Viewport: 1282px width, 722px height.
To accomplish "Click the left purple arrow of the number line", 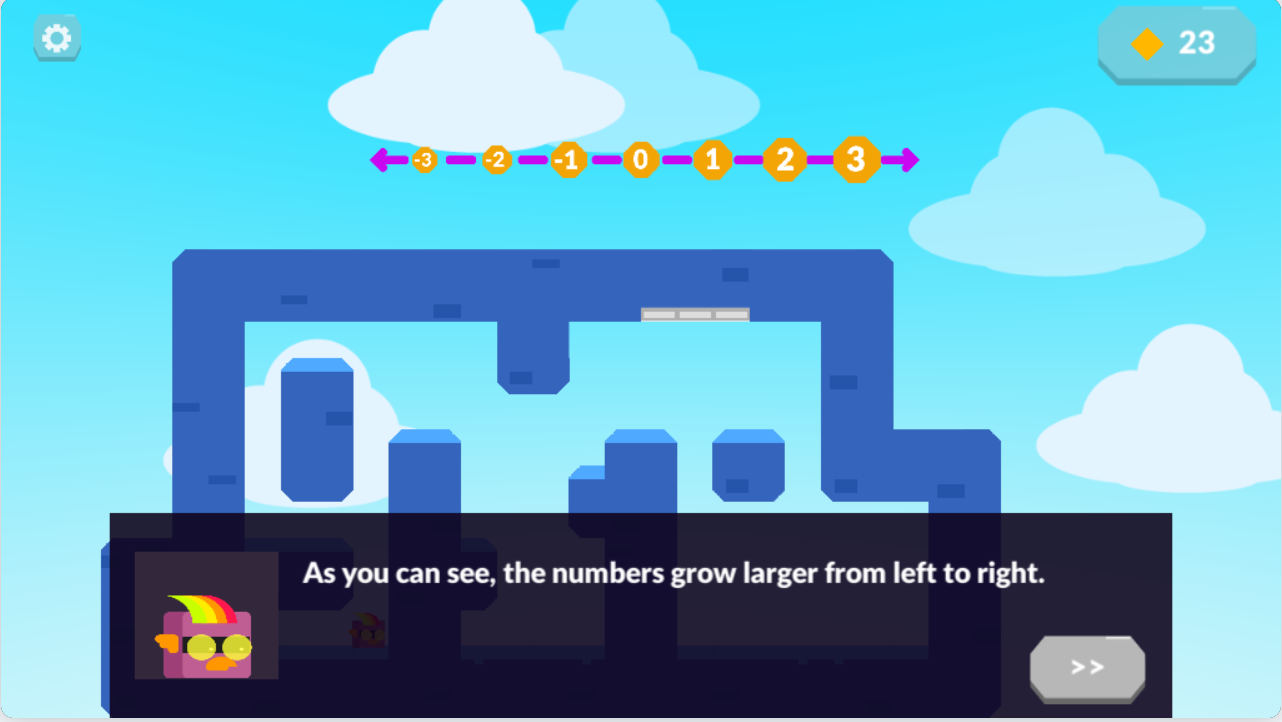I will pyautogui.click(x=382, y=158).
